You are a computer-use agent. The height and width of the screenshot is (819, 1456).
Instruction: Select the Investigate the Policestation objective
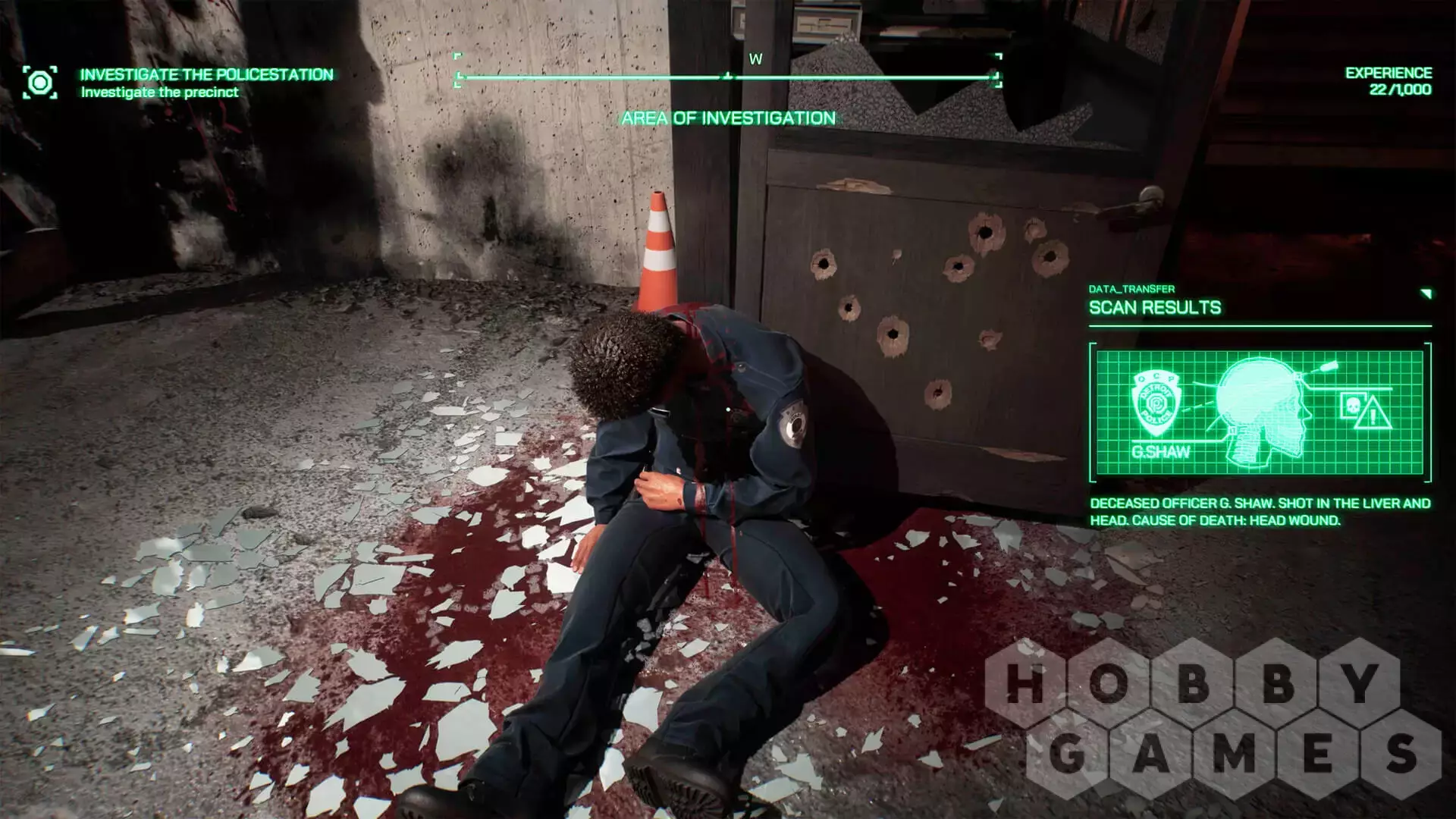206,74
